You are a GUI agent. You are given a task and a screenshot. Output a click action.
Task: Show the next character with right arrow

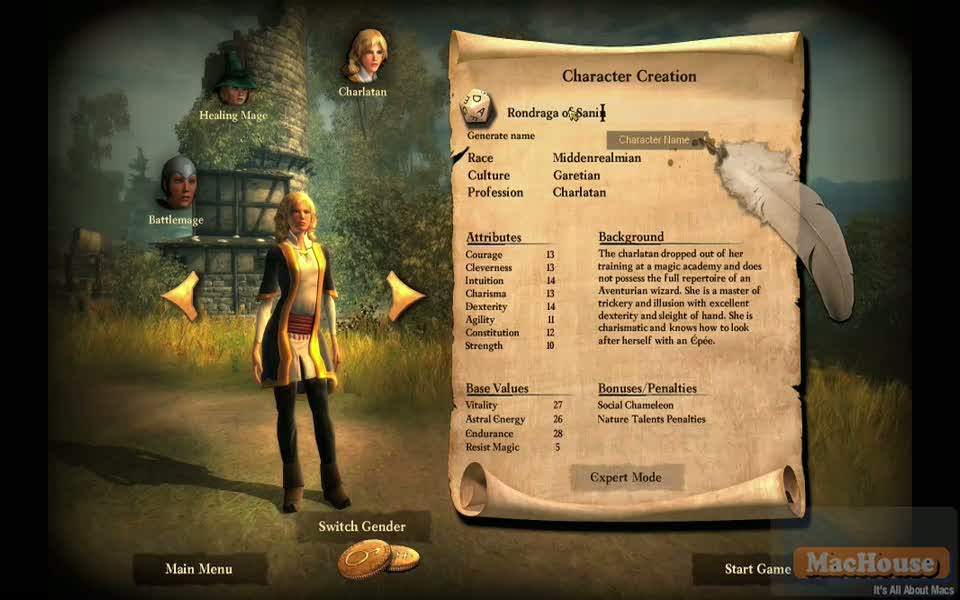405,295
